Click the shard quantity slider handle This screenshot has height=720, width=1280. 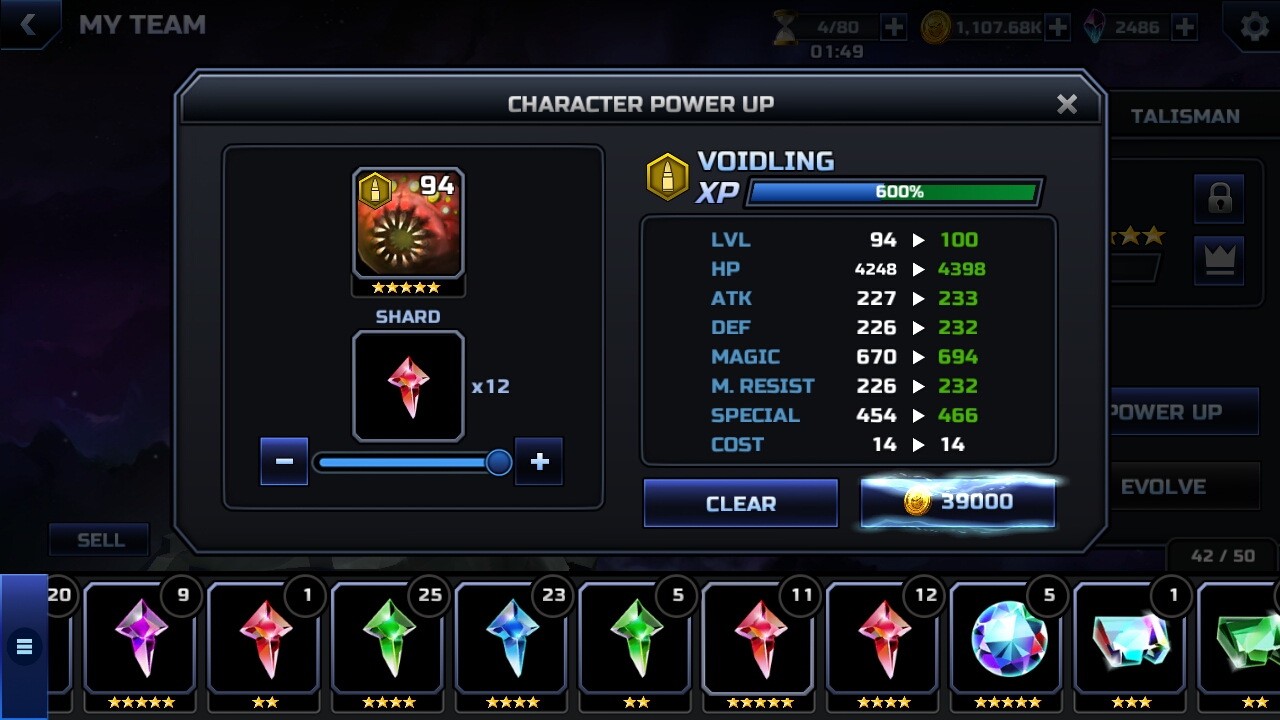point(498,462)
